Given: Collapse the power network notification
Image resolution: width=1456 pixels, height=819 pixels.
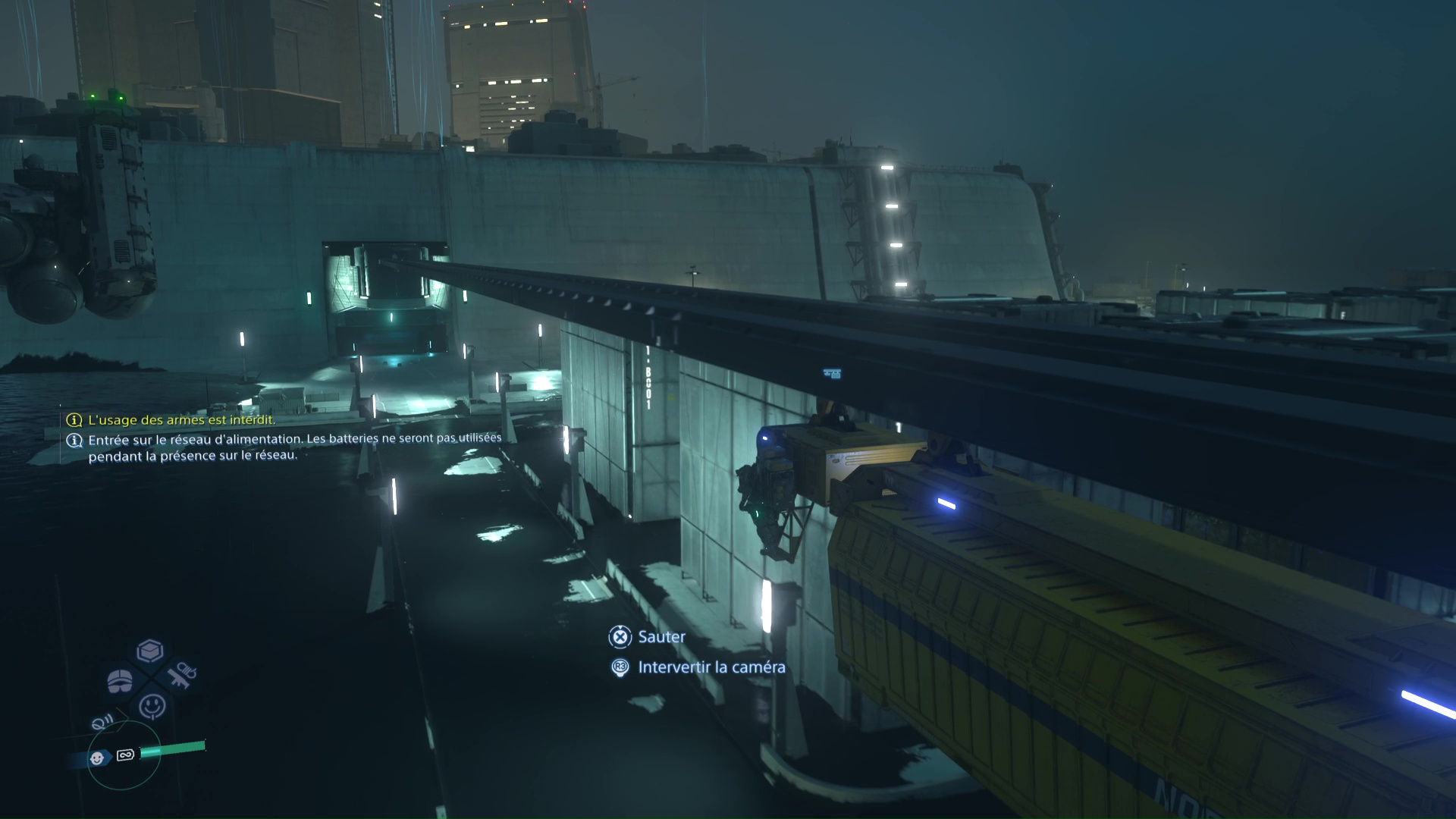Looking at the screenshot, I should tap(296, 447).
